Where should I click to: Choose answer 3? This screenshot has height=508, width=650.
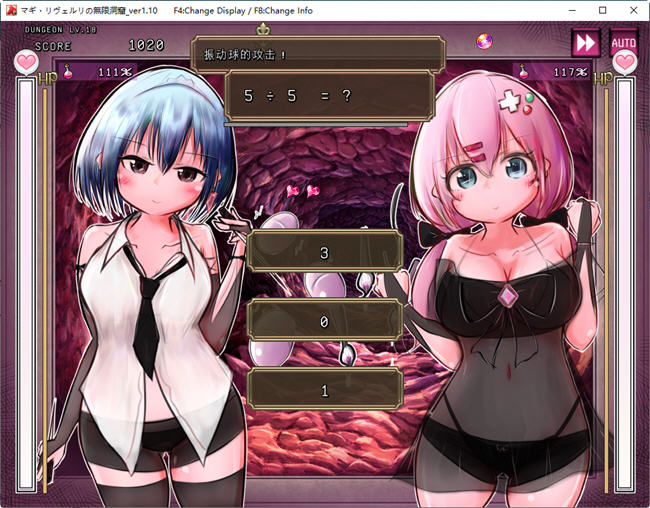coord(324,252)
